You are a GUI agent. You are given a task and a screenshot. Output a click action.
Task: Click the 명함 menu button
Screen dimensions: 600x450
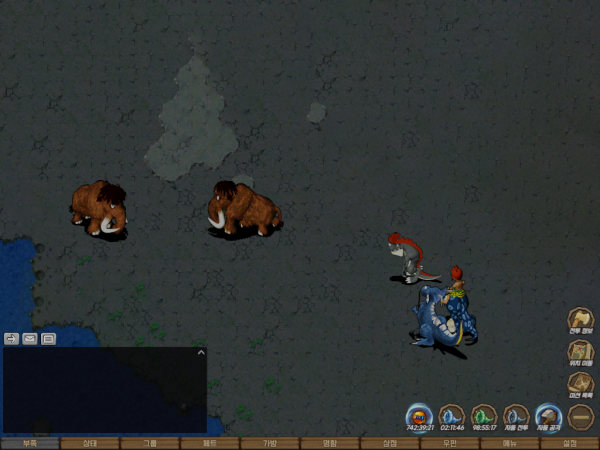pyautogui.click(x=329, y=443)
